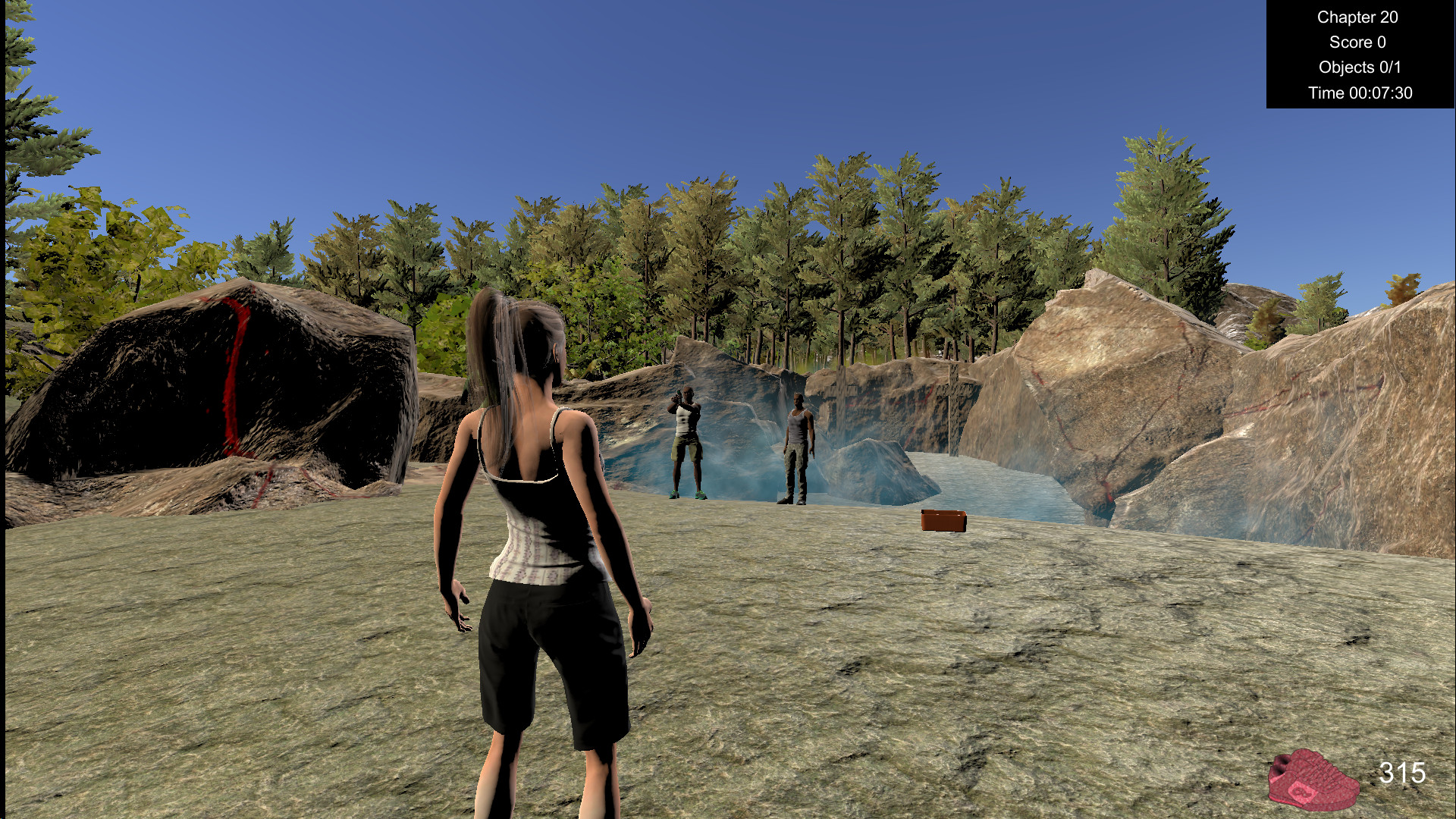
Task: Click the Chapter 20 HUD label
Action: [1357, 17]
